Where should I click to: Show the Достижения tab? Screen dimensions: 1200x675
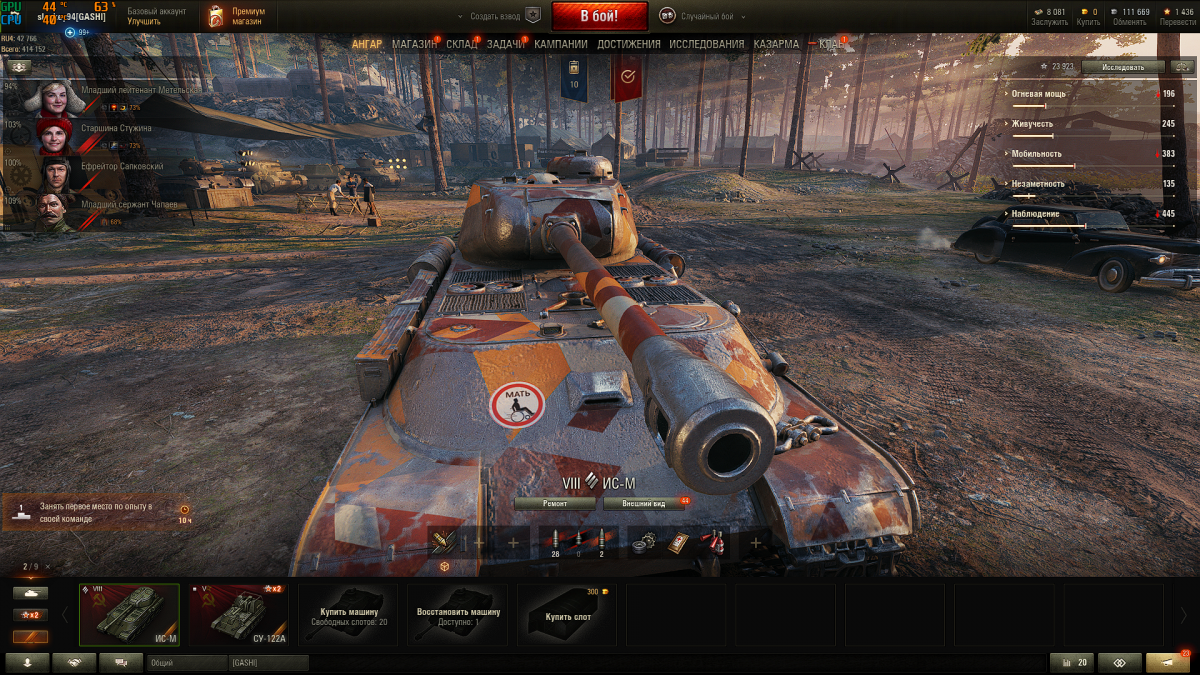pos(628,45)
